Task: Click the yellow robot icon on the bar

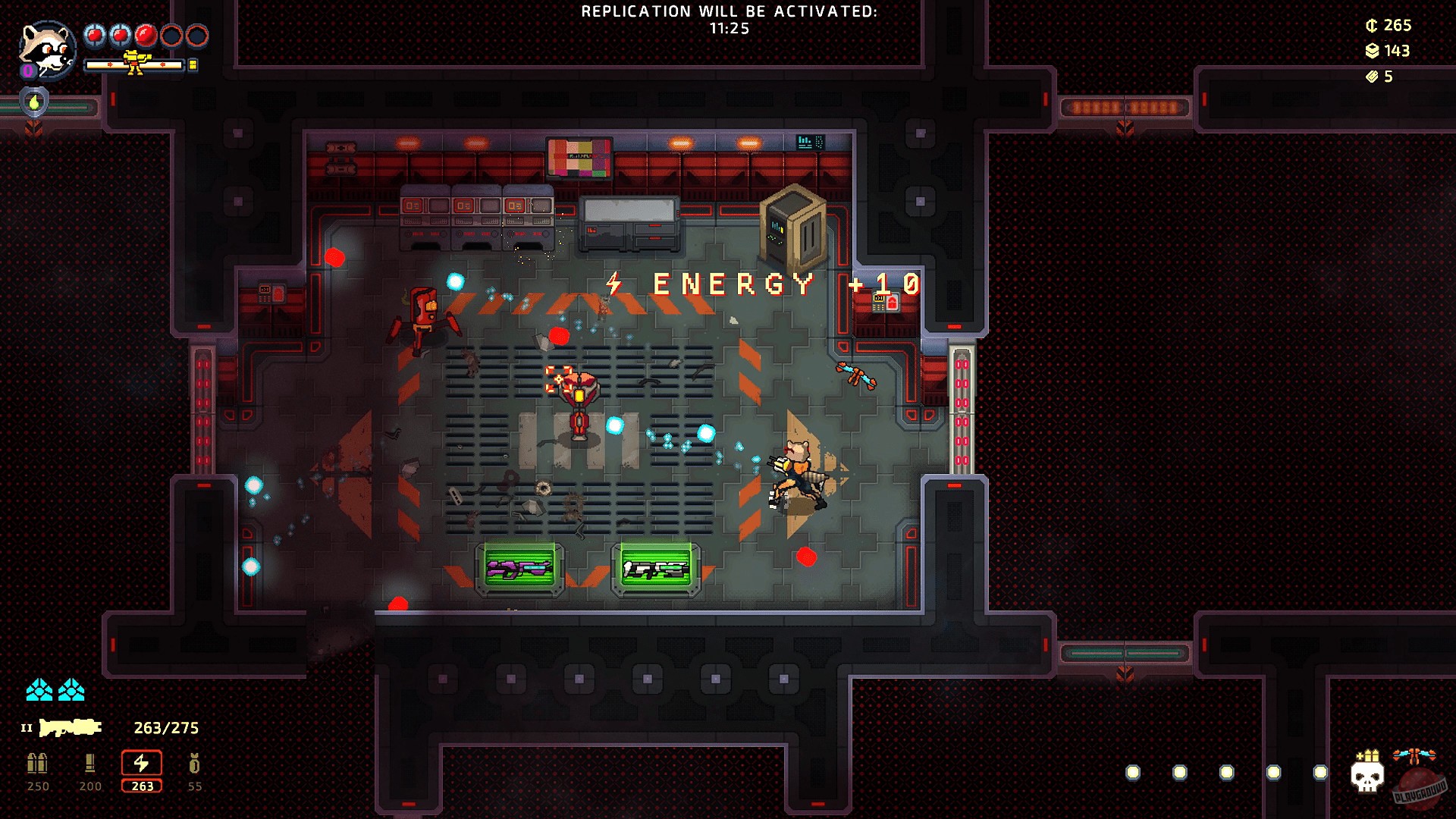Action: coord(135,64)
